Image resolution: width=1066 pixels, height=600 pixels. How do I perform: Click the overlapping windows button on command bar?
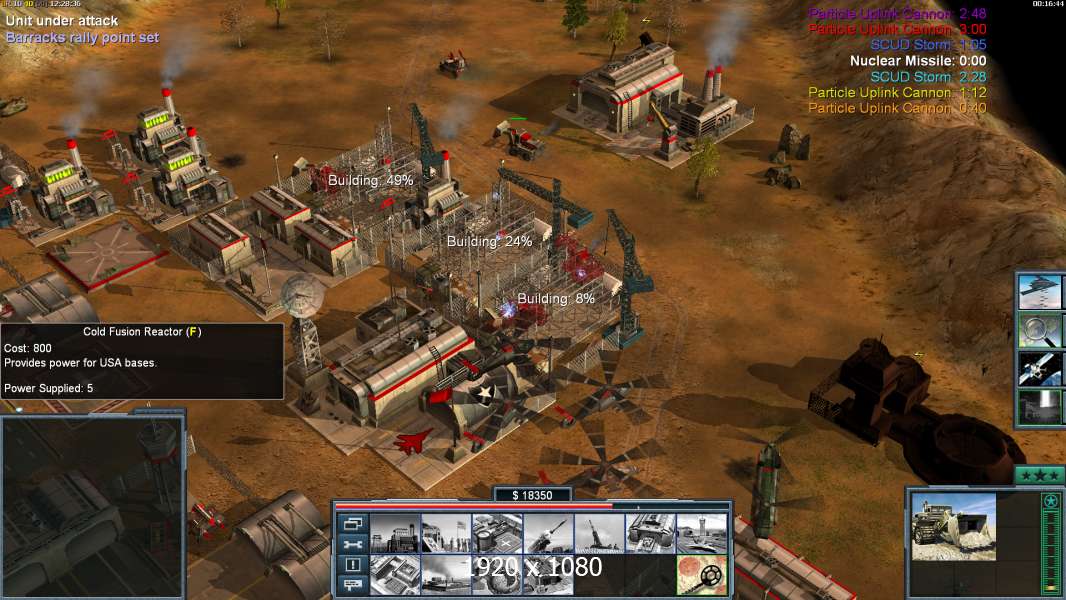pyautogui.click(x=353, y=524)
